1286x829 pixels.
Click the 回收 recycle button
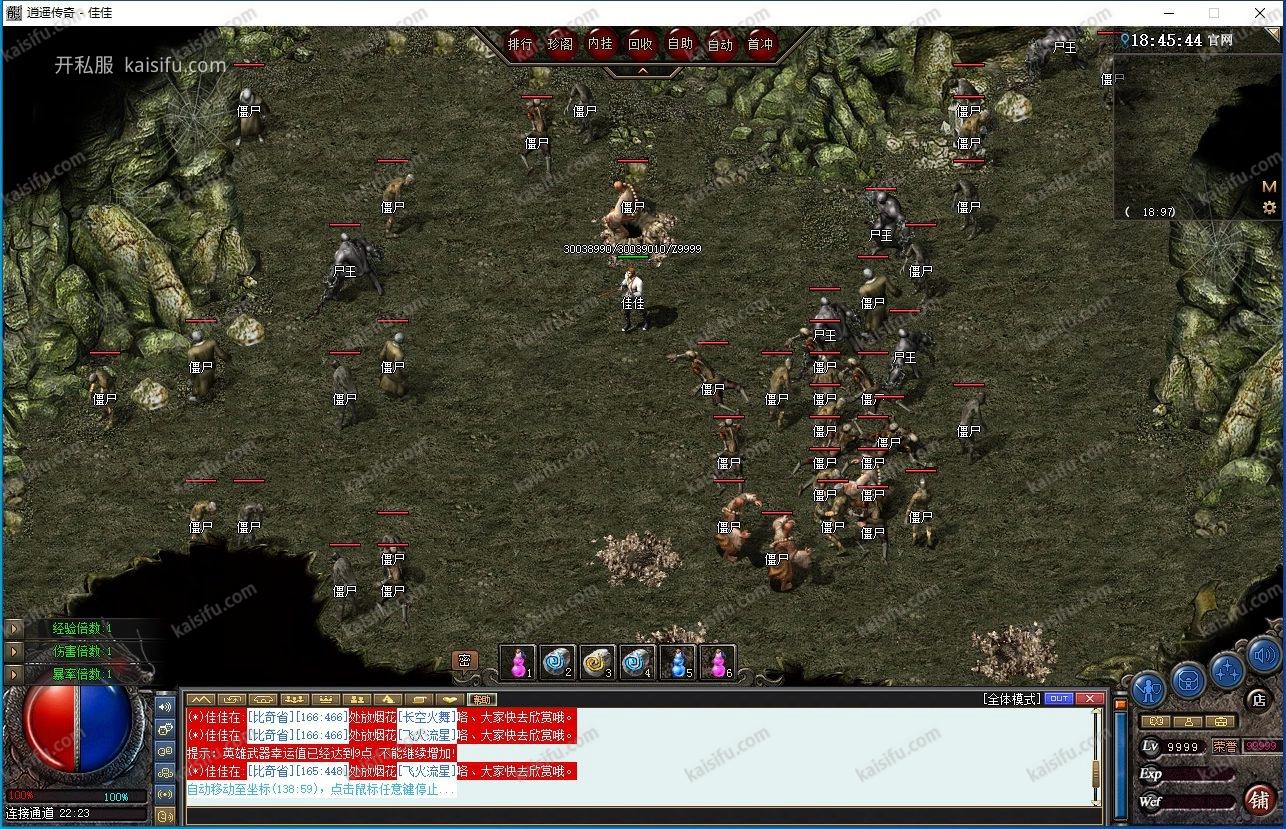pos(640,44)
